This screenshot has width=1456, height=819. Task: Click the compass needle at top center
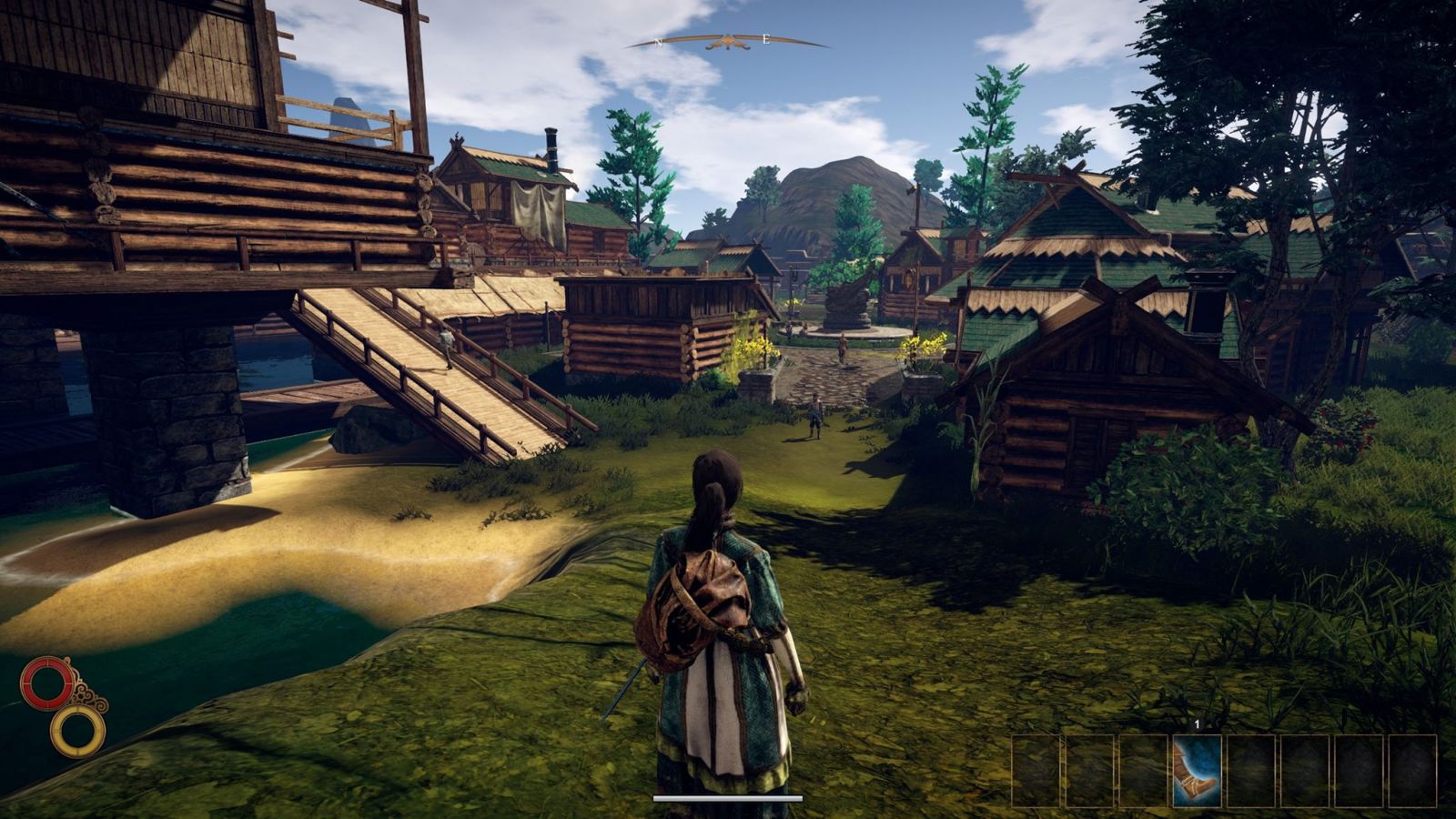[x=728, y=41]
